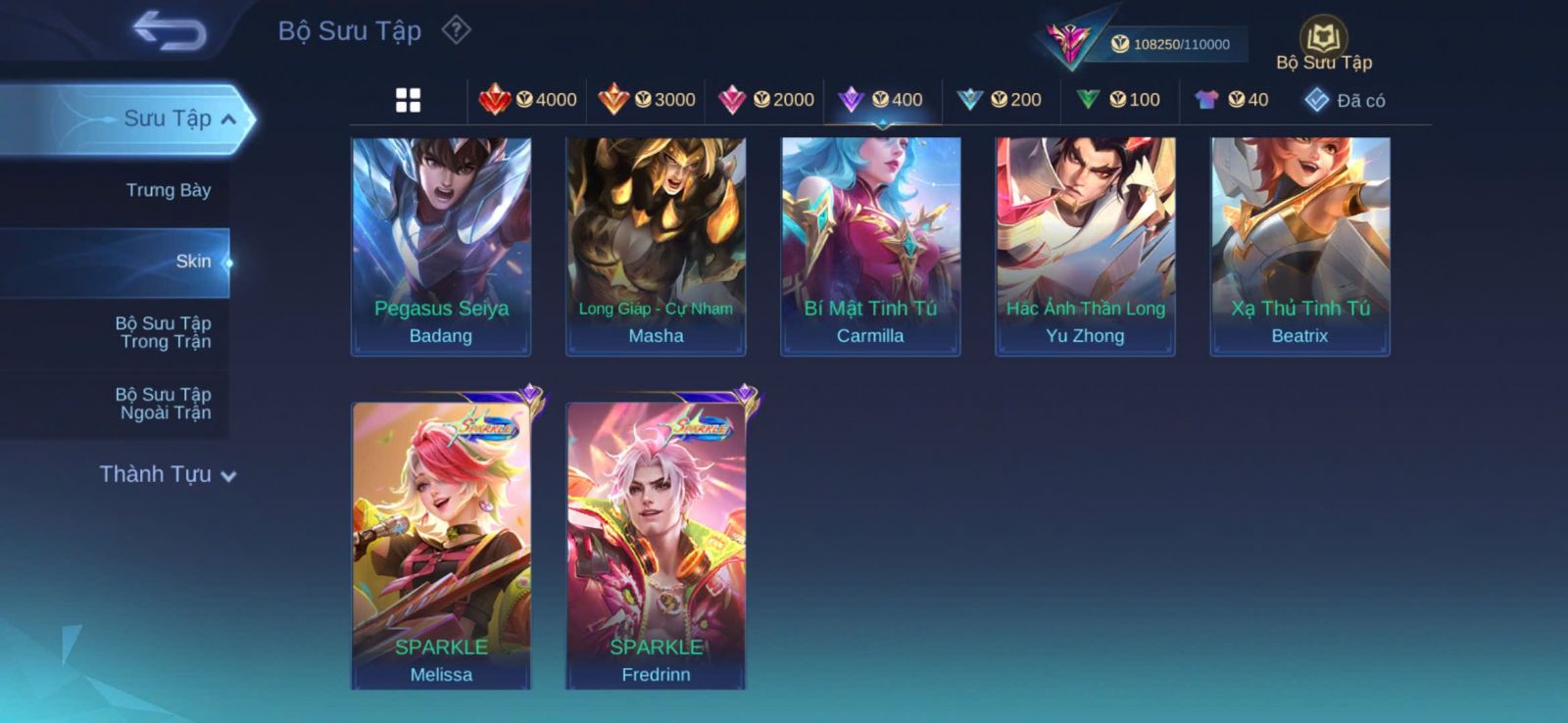This screenshot has width=1568, height=723.
Task: Open the Bộ Sưu Tập book icon
Action: click(1323, 41)
